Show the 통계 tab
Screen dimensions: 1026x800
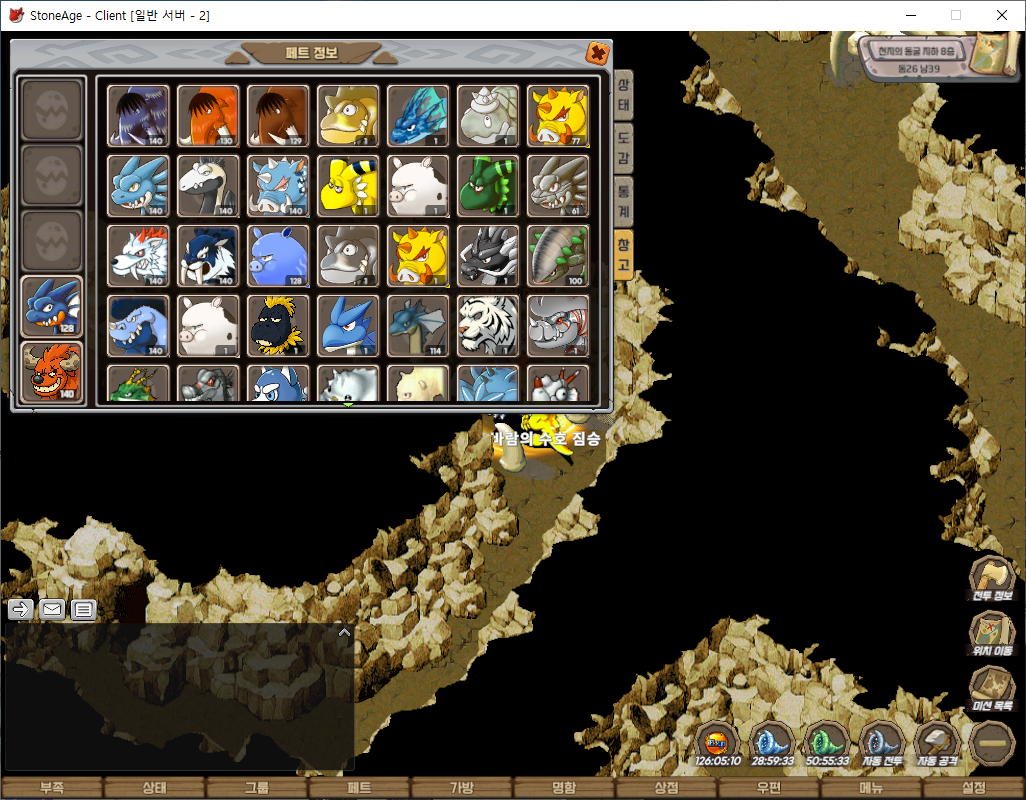(623, 198)
